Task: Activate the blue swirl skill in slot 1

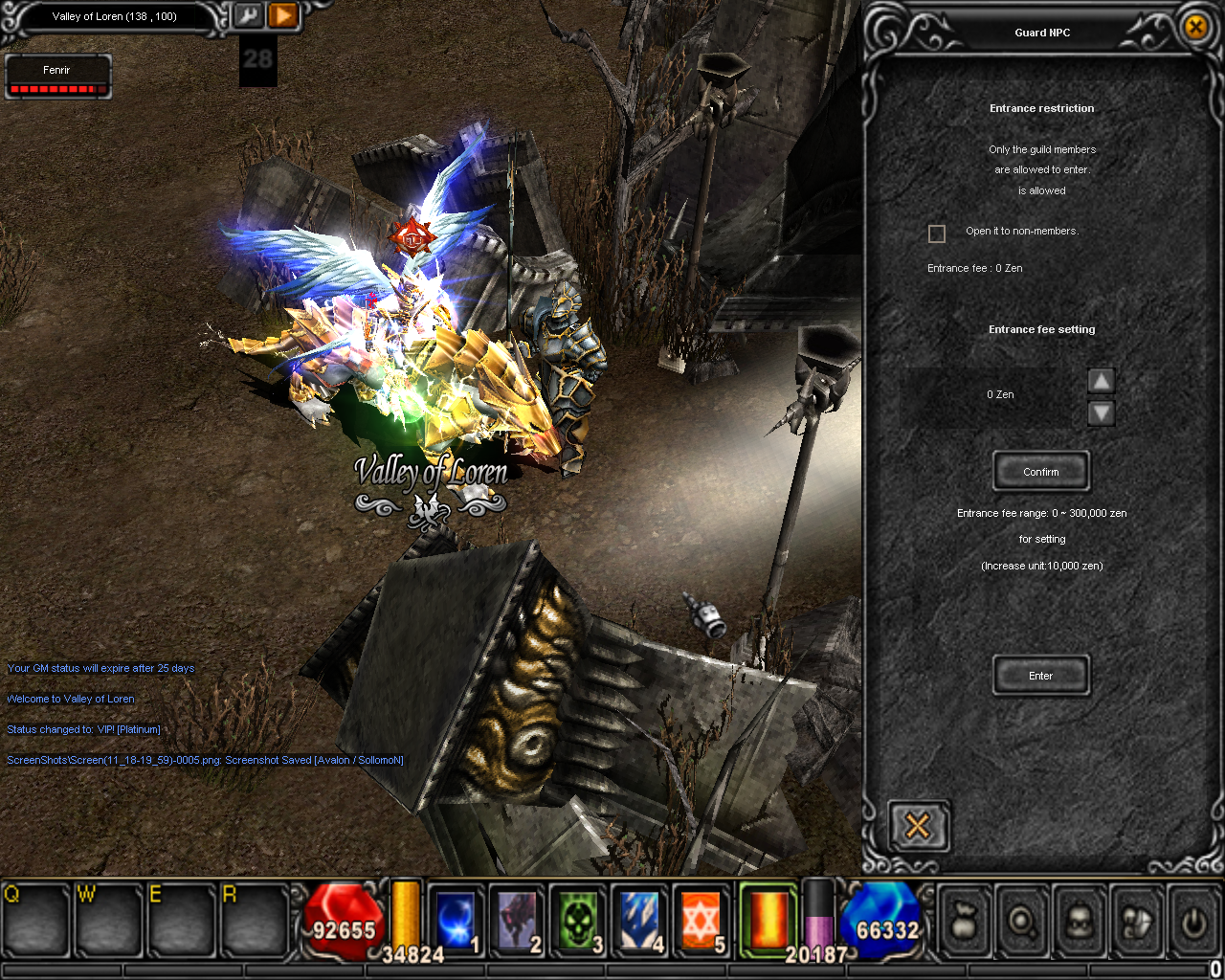Action: coord(457,920)
